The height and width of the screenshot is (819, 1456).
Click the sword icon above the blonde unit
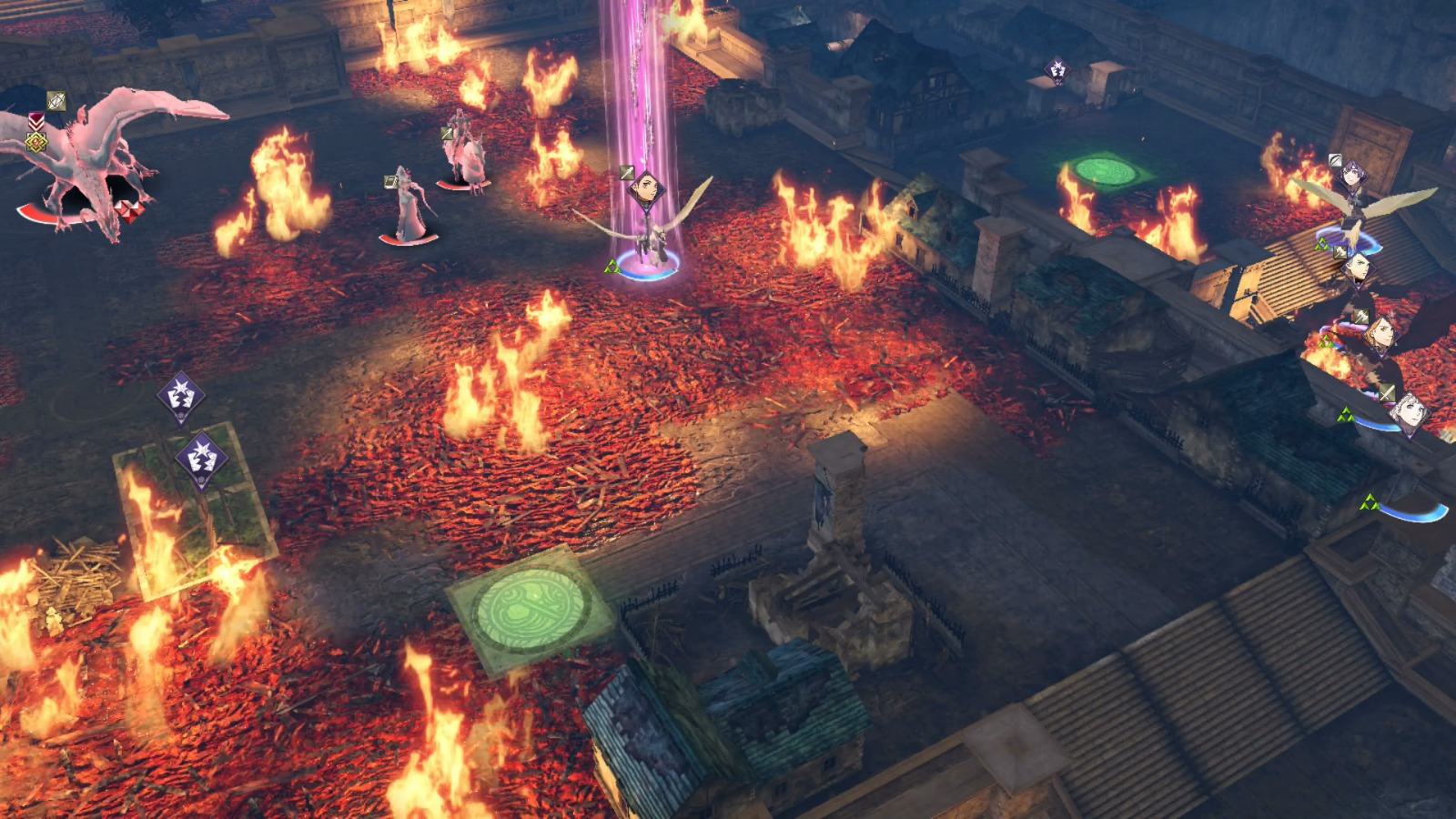pos(1385,393)
